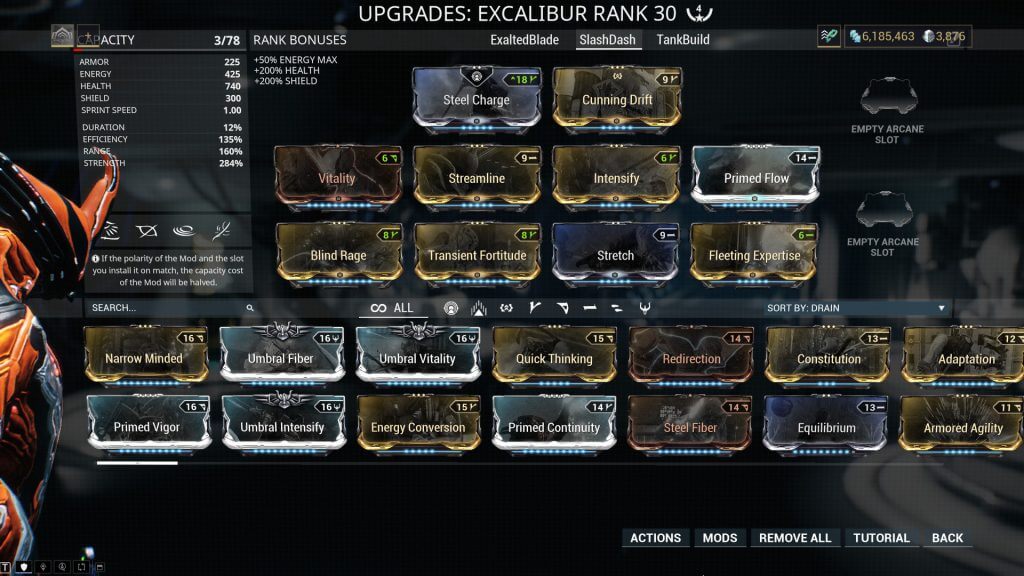This screenshot has width=1024, height=576.
Task: Open the Mods button
Action: click(x=720, y=538)
